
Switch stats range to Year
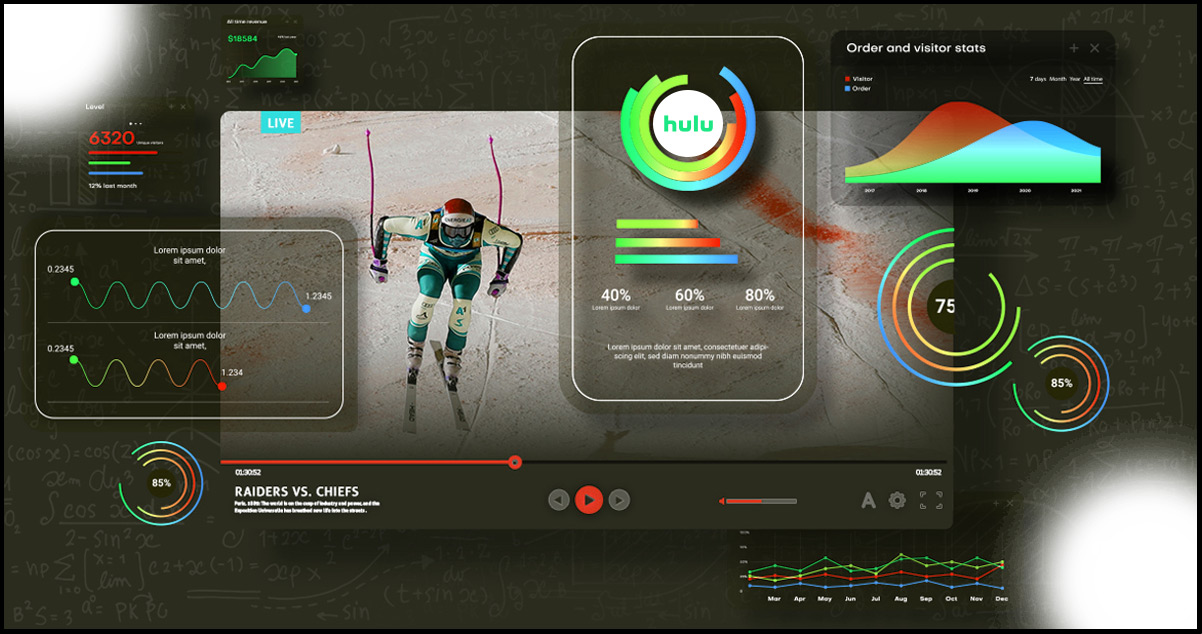(x=1074, y=79)
